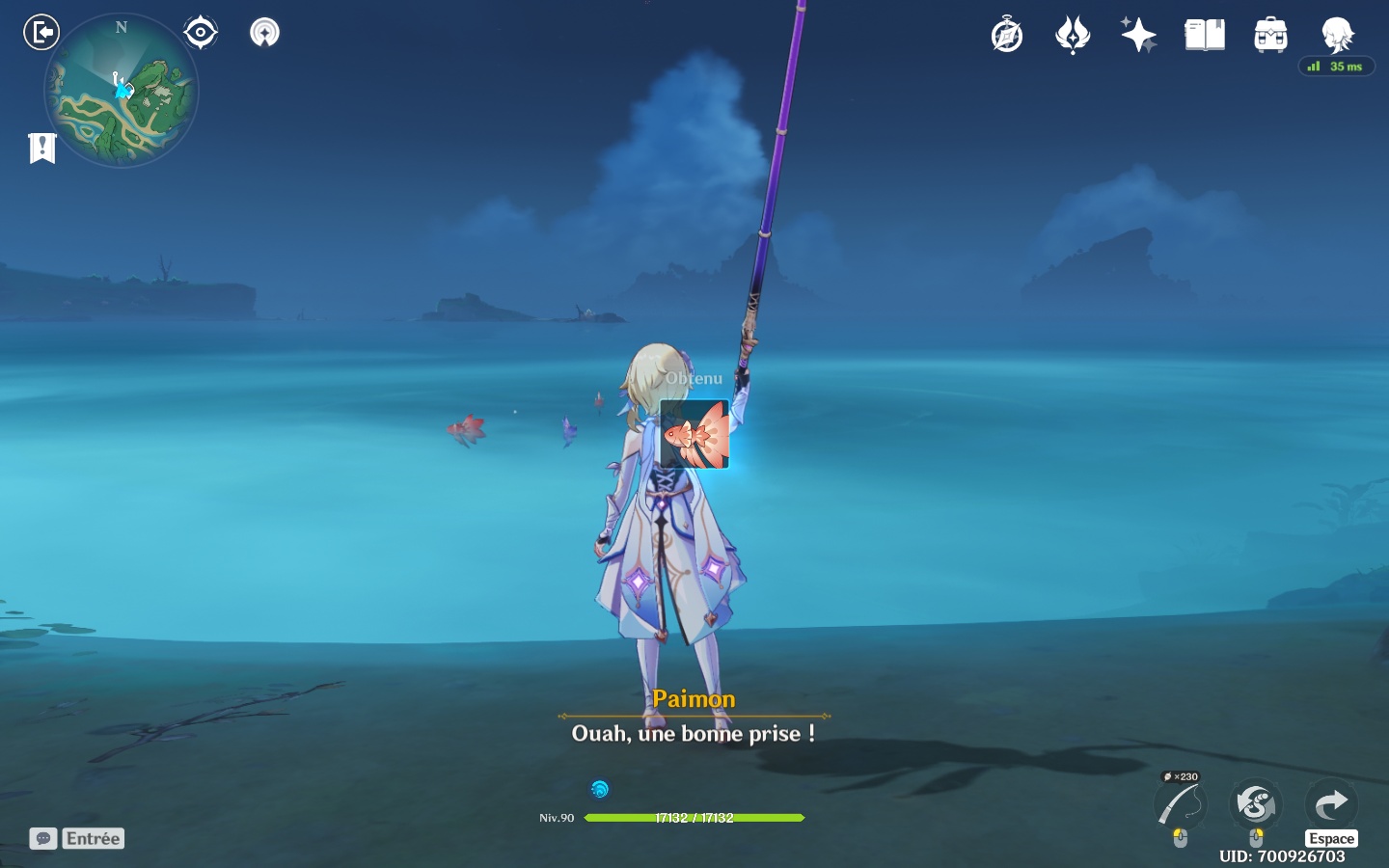This screenshot has height=868, width=1389.
Task: Open the compass events menu
Action: click(x=1007, y=36)
